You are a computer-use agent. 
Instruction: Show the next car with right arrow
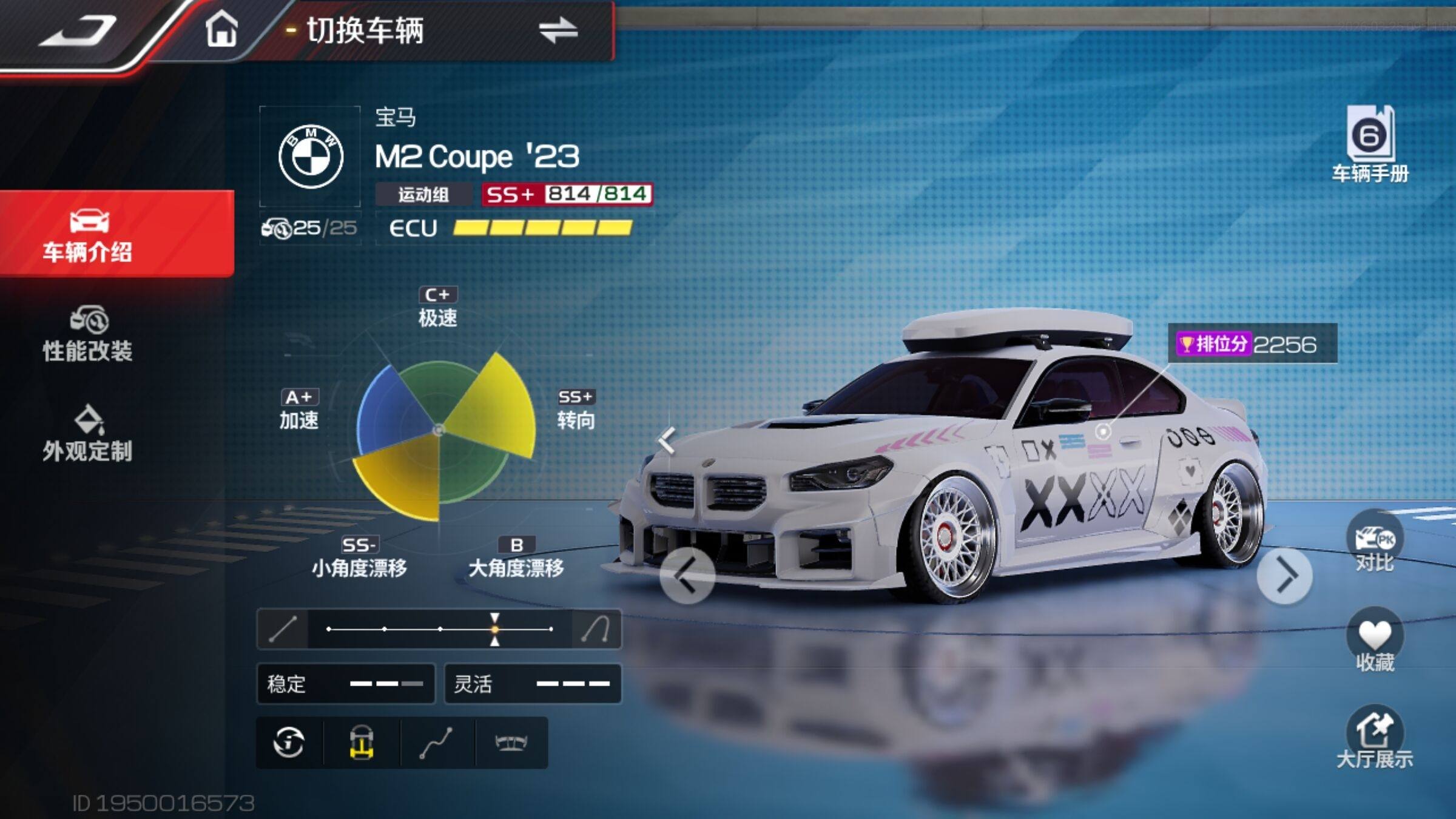[x=1284, y=575]
